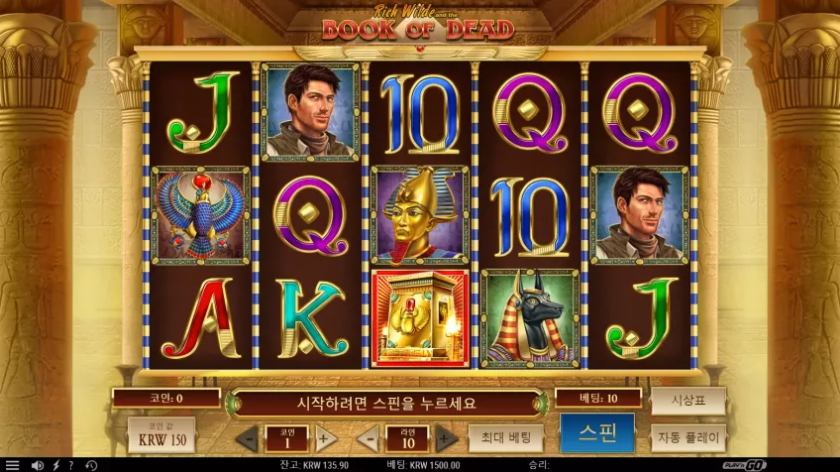Viewport: 840px width, 472px height.
Task: Toggle fast play lightning bolt icon
Action: click(x=56, y=465)
